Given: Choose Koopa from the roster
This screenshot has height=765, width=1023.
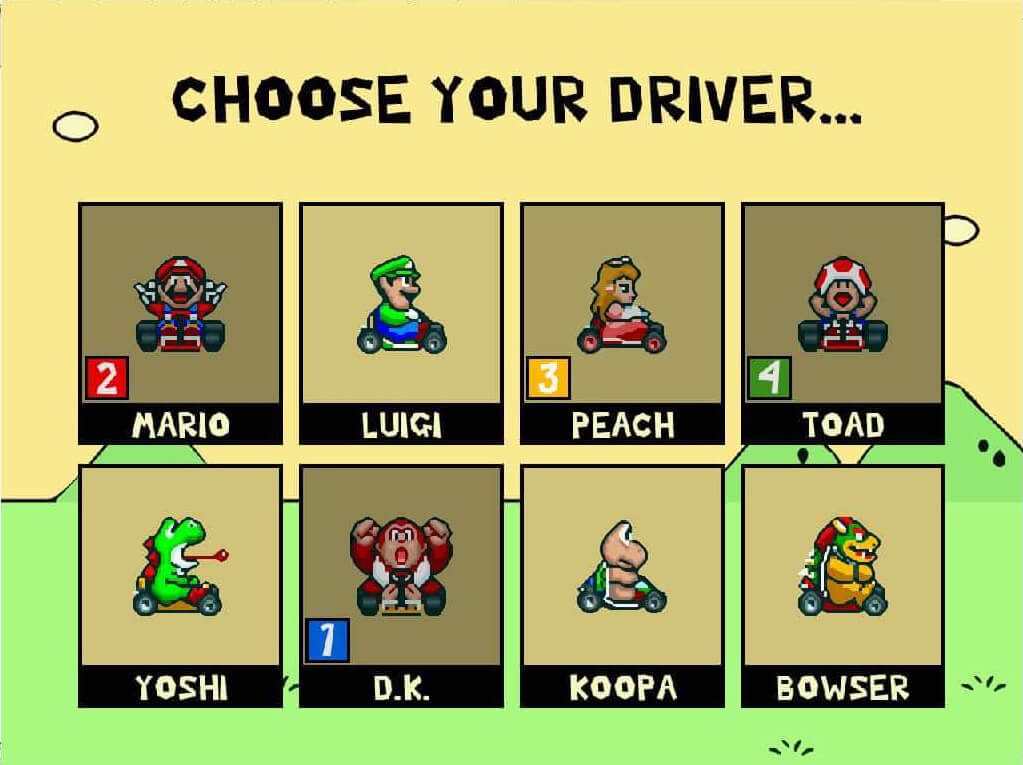Looking at the screenshot, I should (x=622, y=584).
